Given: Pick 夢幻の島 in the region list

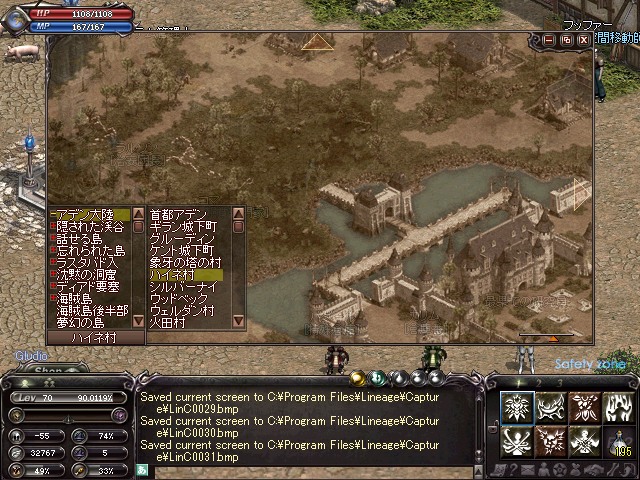Looking at the screenshot, I should click(79, 322).
